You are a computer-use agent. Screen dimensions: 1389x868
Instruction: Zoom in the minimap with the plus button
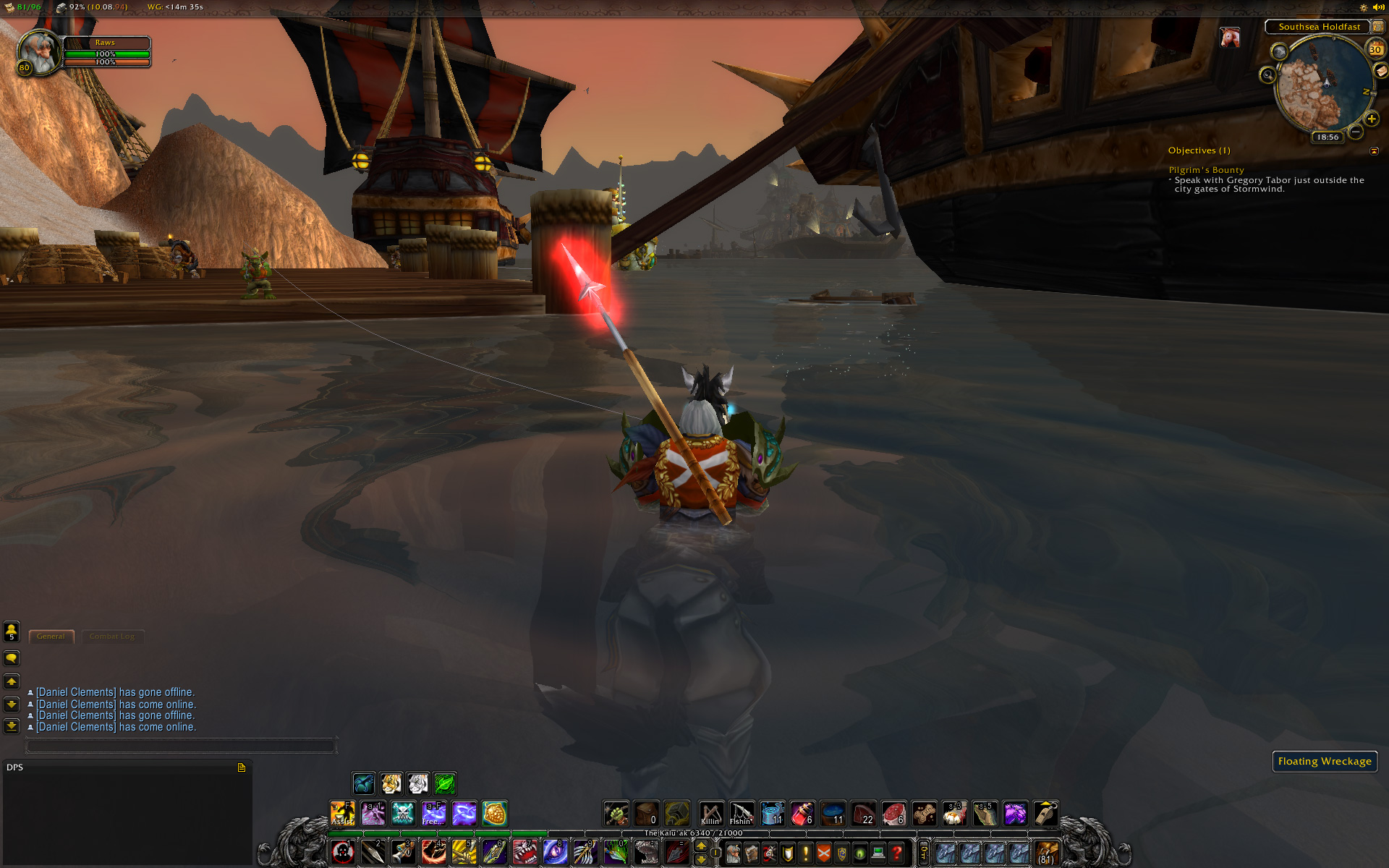point(1371,119)
